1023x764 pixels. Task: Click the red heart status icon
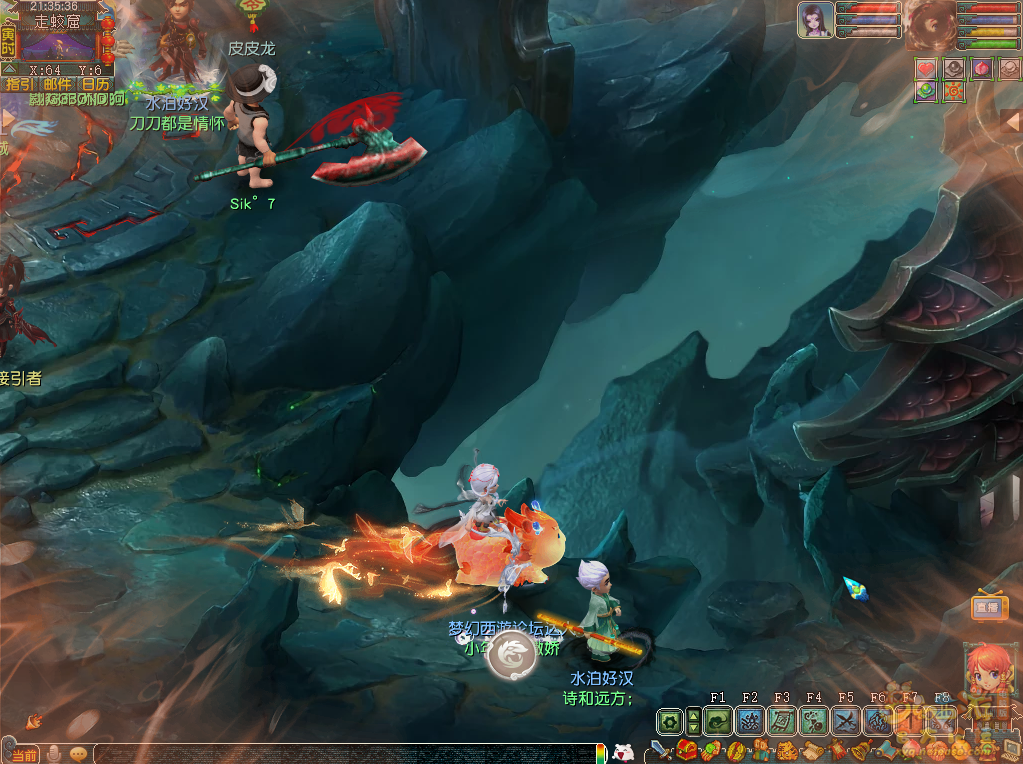click(927, 68)
